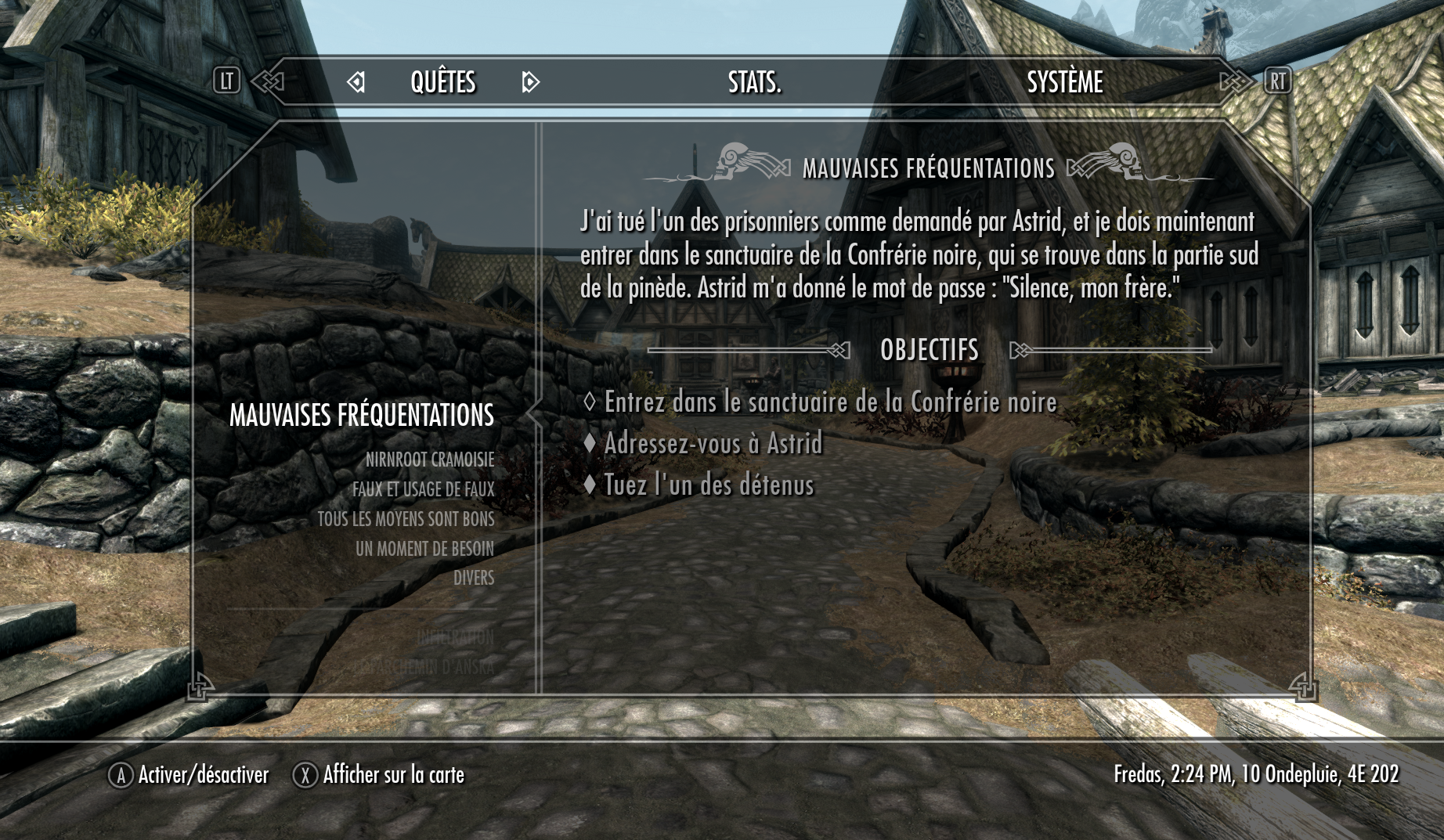Switch to the Quêtes tab
The height and width of the screenshot is (840, 1444).
[x=443, y=82]
